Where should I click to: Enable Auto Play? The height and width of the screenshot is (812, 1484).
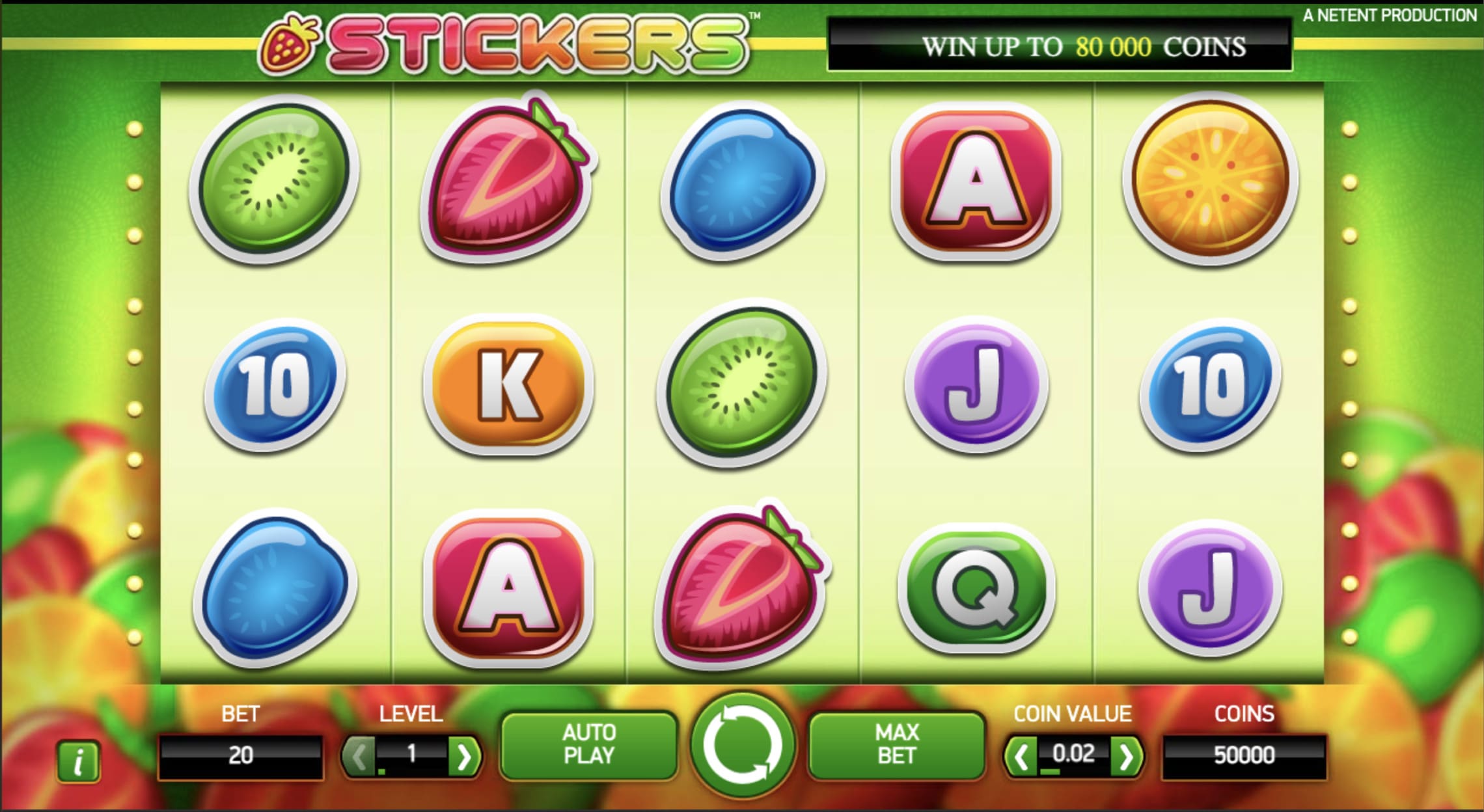pos(590,744)
